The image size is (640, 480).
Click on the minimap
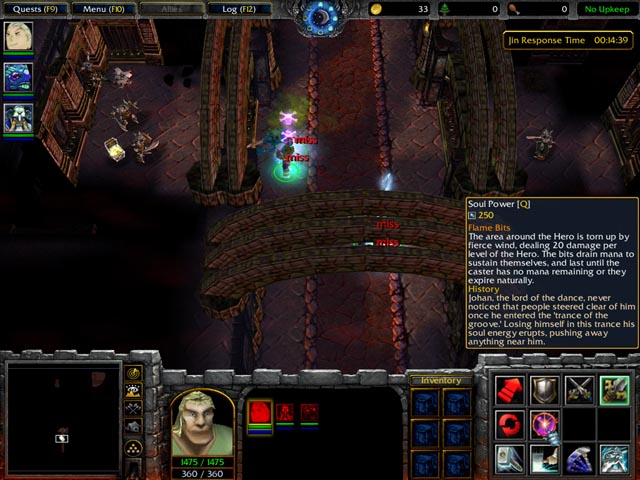point(62,419)
